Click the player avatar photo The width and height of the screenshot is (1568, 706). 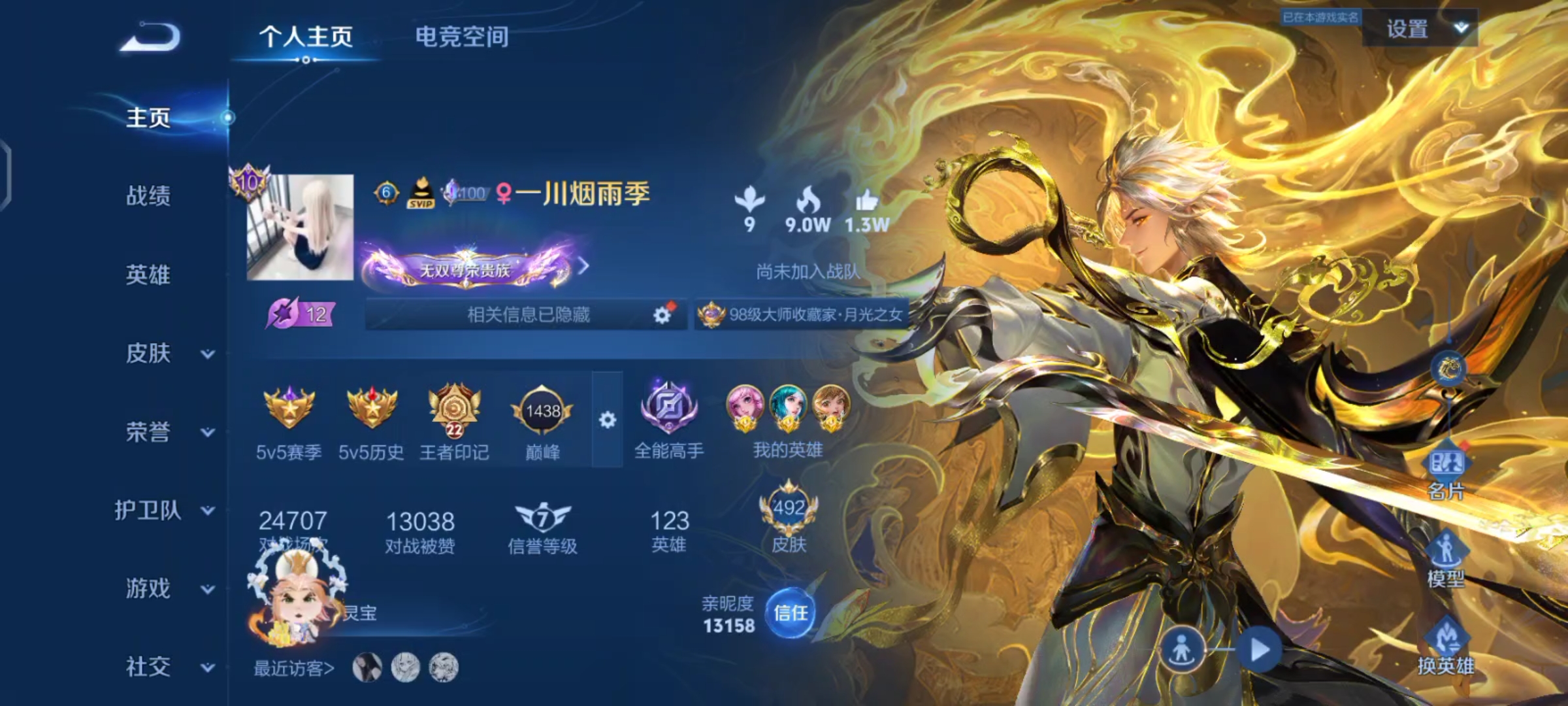pos(300,227)
